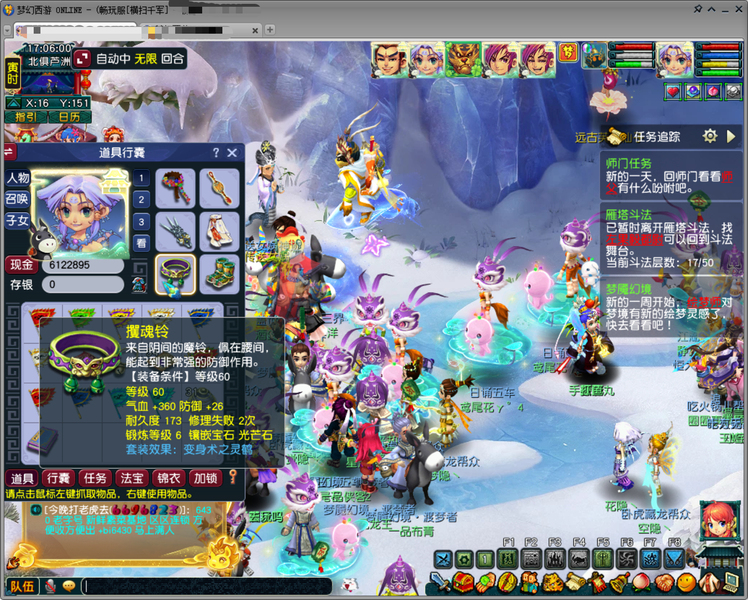The height and width of the screenshot is (600, 748).
Task: Close the 道具行囊 inventory panel
Action: [232, 153]
